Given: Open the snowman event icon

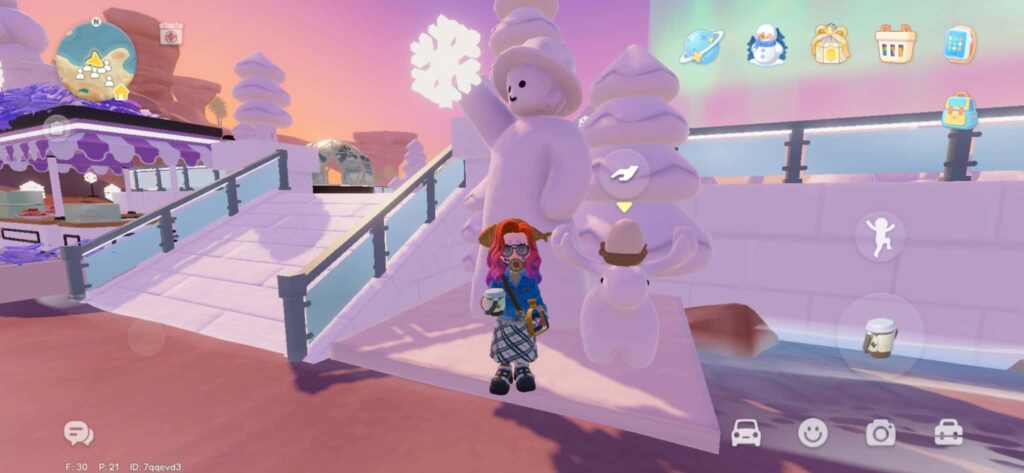Looking at the screenshot, I should point(766,45).
